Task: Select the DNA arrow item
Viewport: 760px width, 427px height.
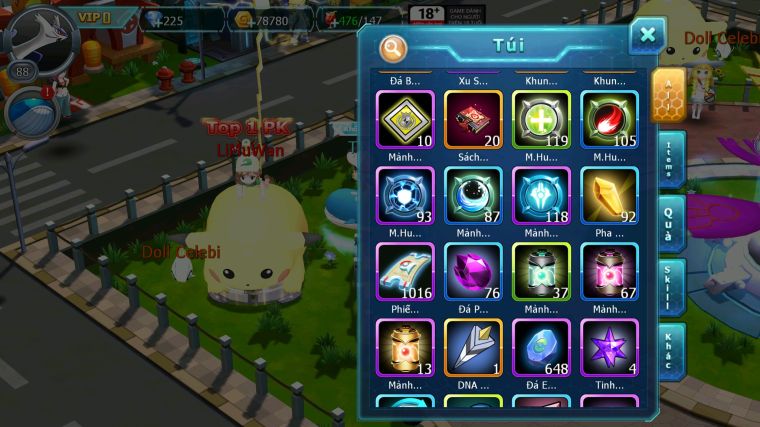Action: point(473,347)
